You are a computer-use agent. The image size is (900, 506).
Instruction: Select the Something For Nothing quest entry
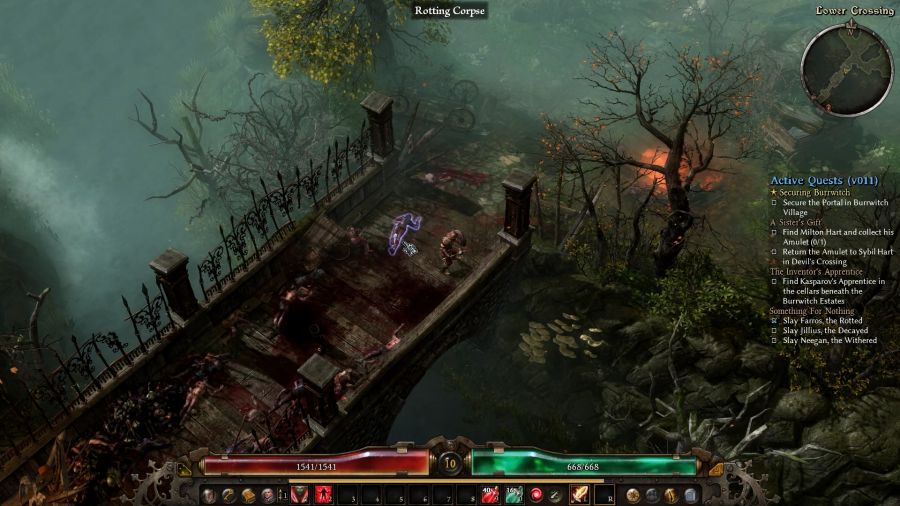click(x=812, y=311)
